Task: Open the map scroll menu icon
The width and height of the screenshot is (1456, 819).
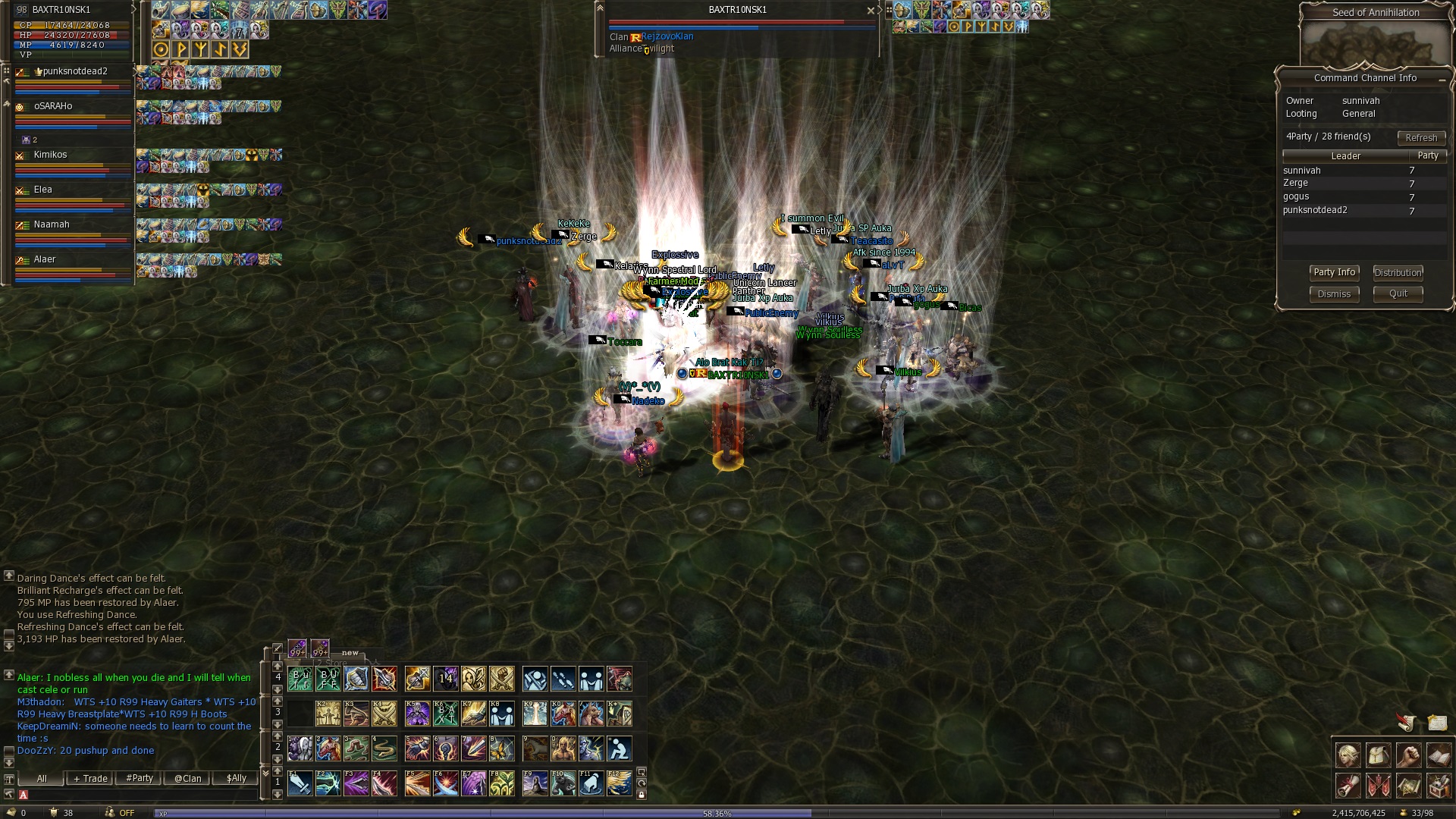Action: coord(1408,787)
